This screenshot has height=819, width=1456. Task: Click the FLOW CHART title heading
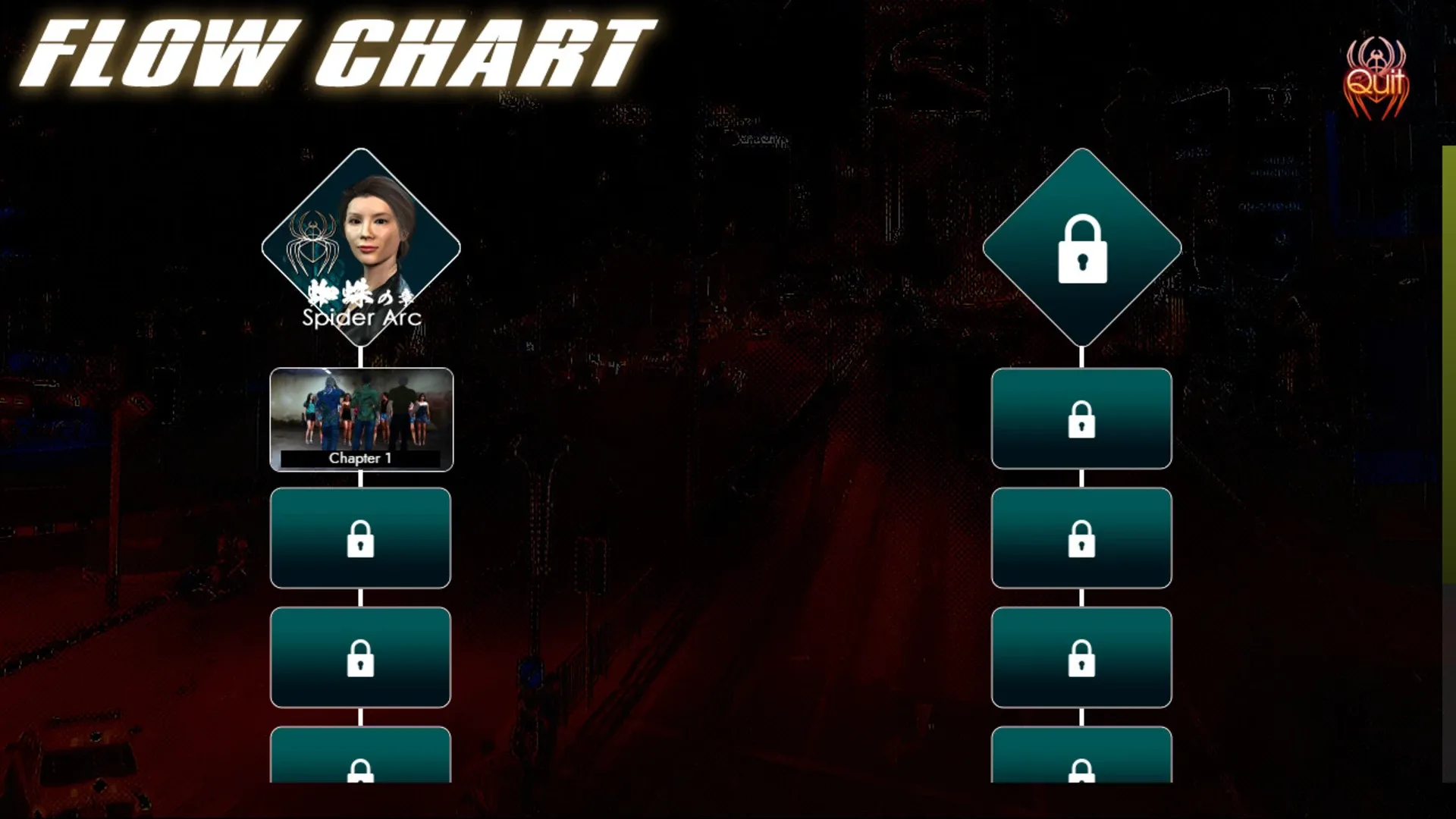coord(334,53)
